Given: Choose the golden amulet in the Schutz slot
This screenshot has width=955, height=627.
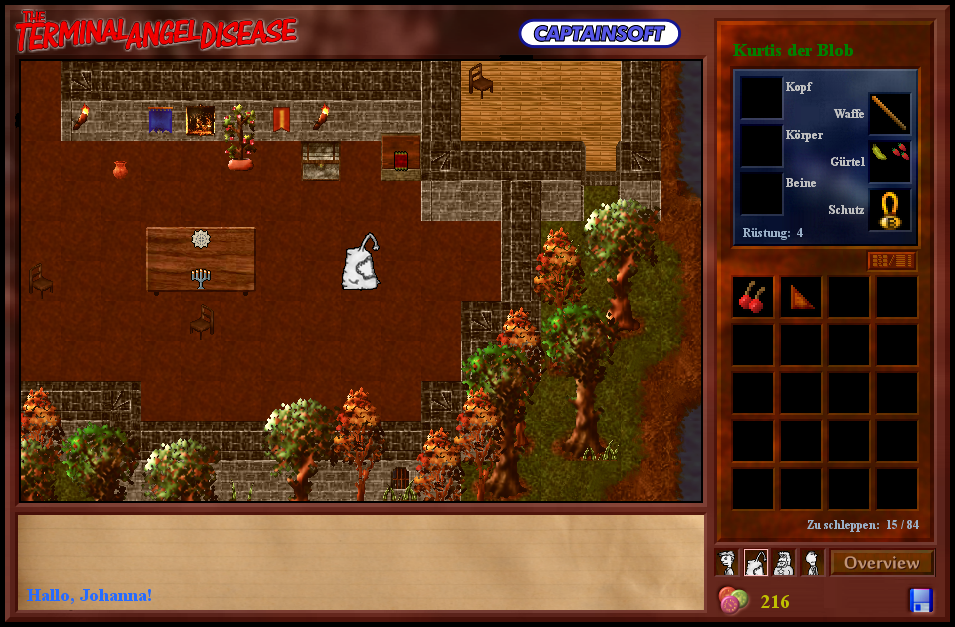Looking at the screenshot, I should 889,209.
